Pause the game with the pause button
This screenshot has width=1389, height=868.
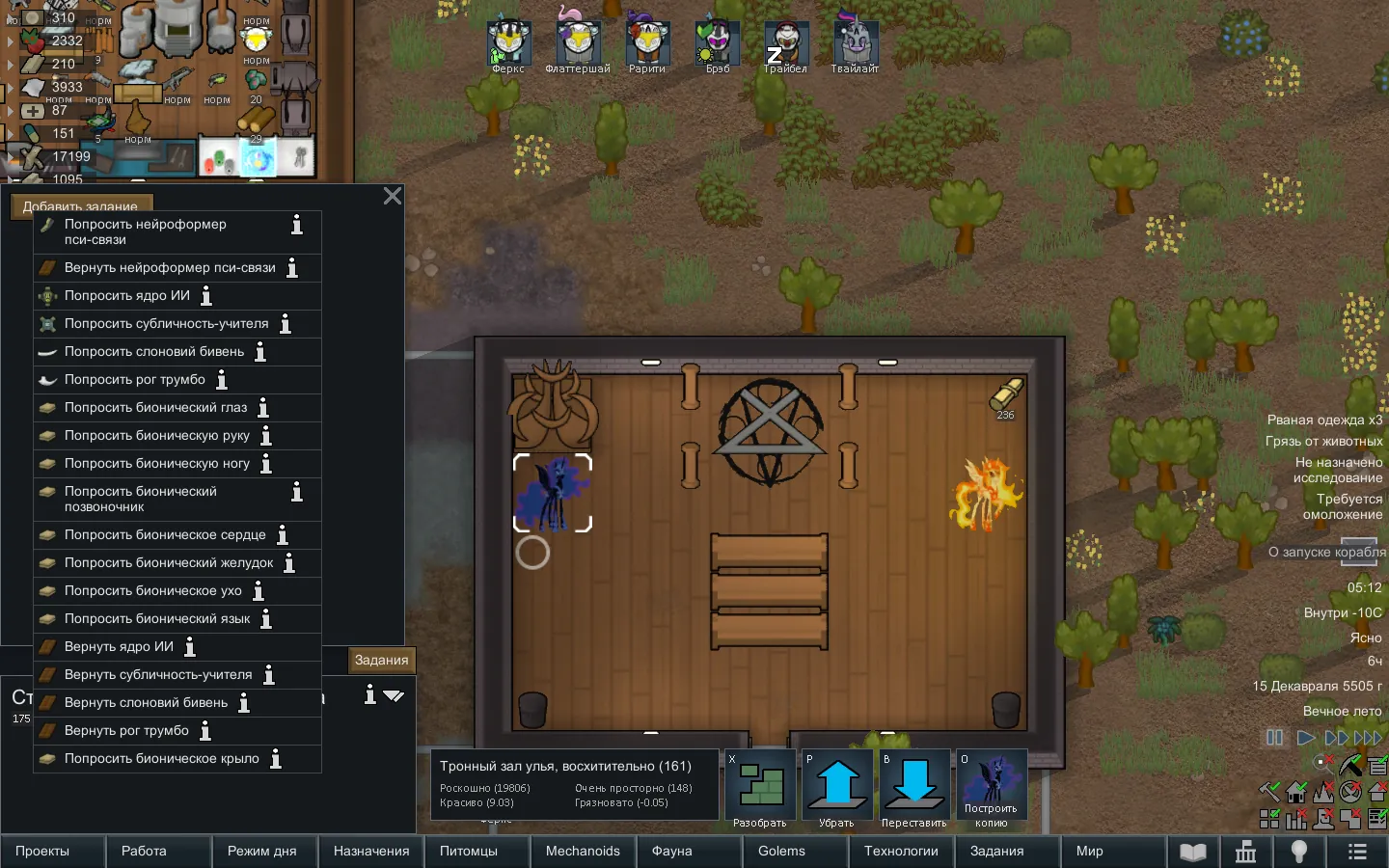tap(1274, 738)
